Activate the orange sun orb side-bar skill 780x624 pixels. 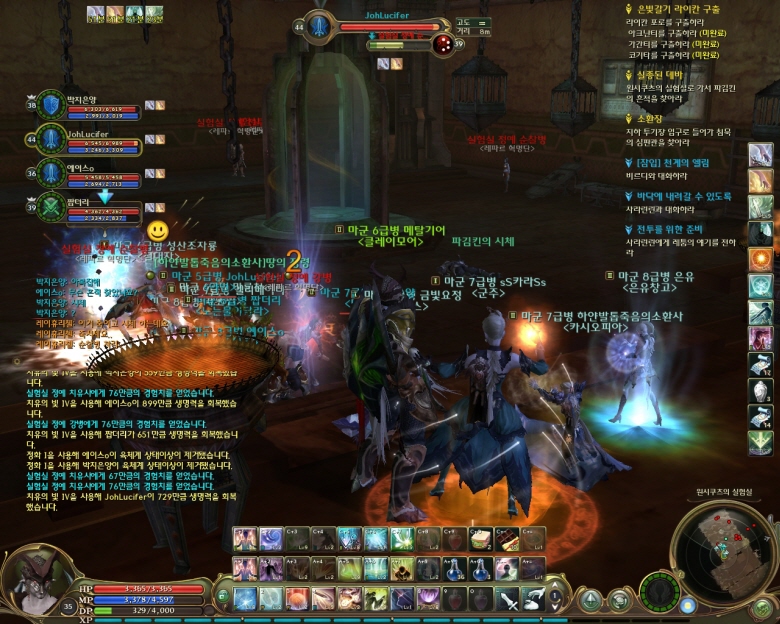pos(762,259)
